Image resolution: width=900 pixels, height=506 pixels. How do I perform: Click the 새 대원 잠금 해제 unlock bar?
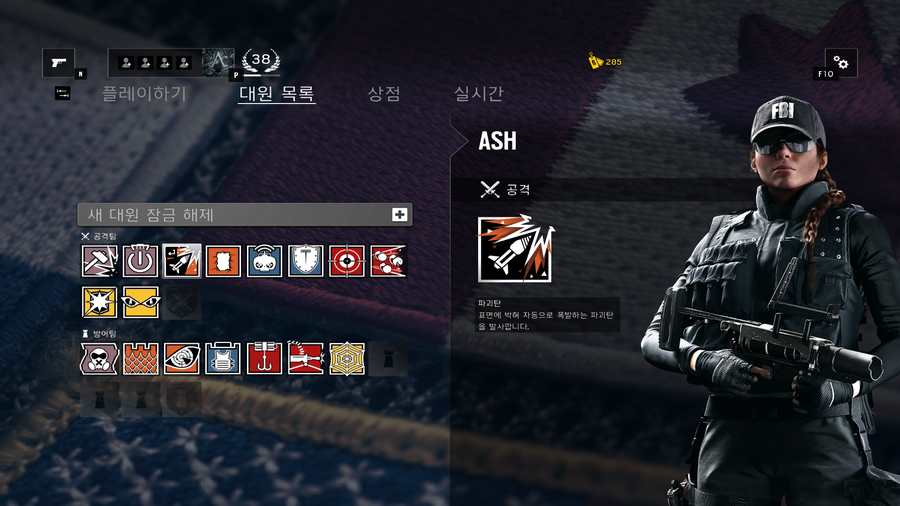(x=245, y=214)
